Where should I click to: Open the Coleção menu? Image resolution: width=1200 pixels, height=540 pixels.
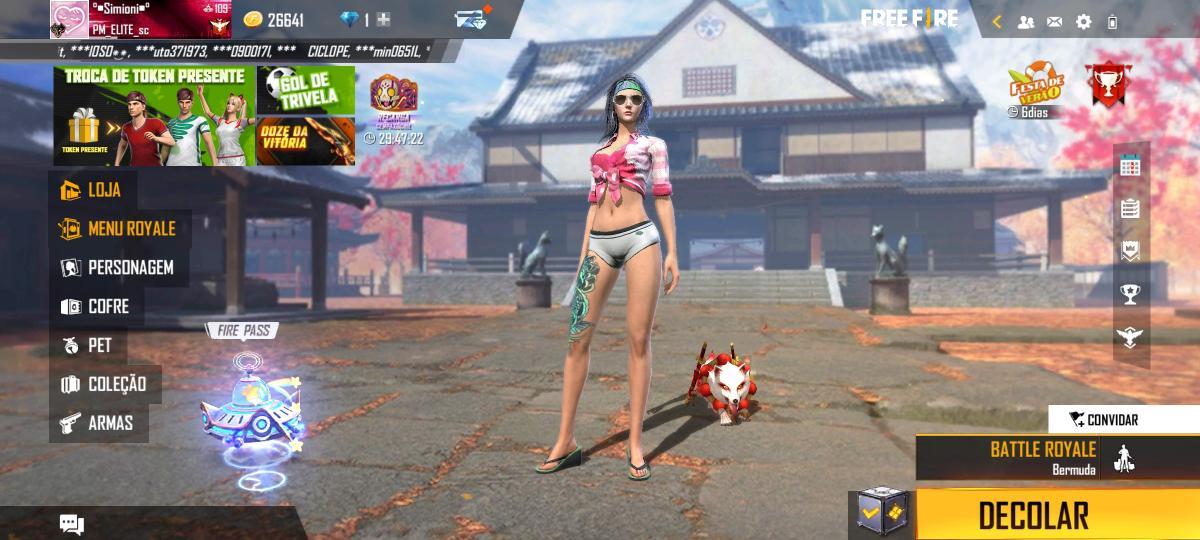[x=105, y=384]
